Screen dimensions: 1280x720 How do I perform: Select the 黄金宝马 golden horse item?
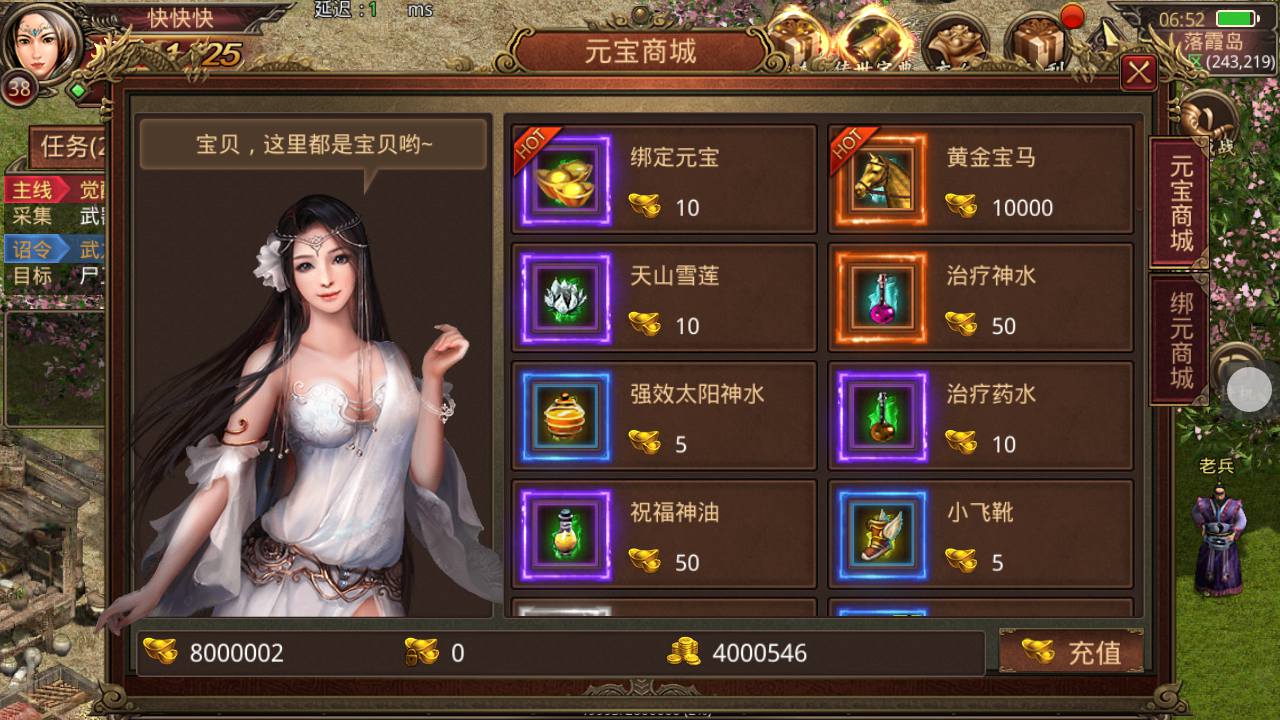pos(980,180)
